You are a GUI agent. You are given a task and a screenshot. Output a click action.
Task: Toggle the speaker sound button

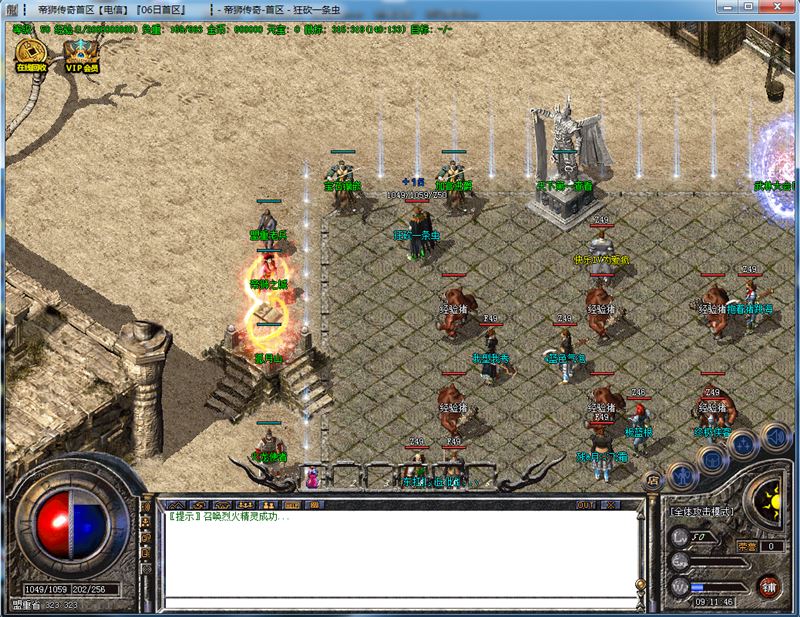(x=773, y=436)
